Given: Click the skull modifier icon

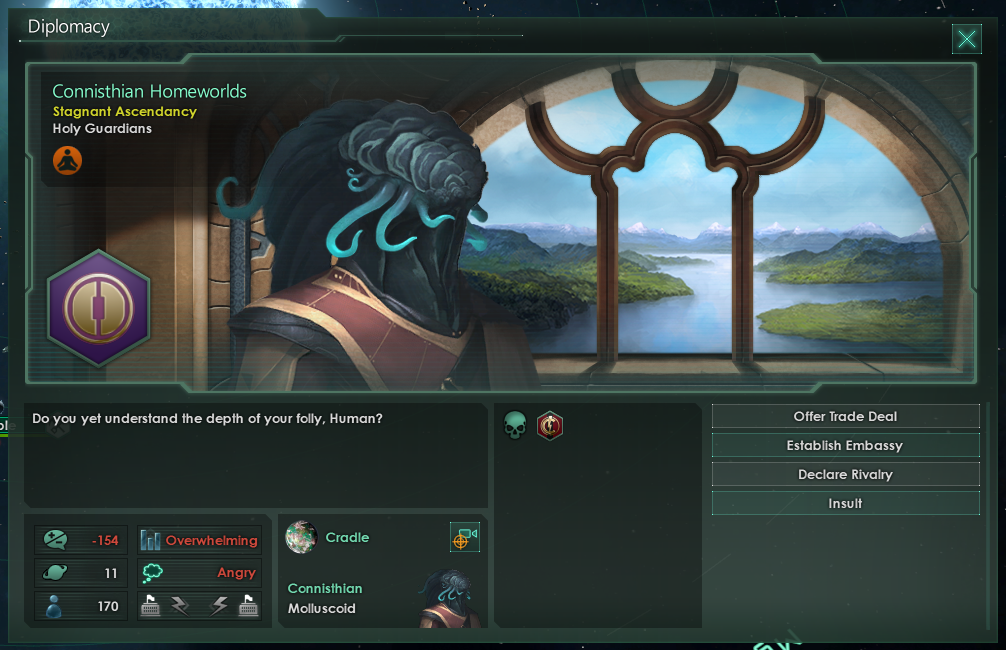Looking at the screenshot, I should tap(515, 427).
